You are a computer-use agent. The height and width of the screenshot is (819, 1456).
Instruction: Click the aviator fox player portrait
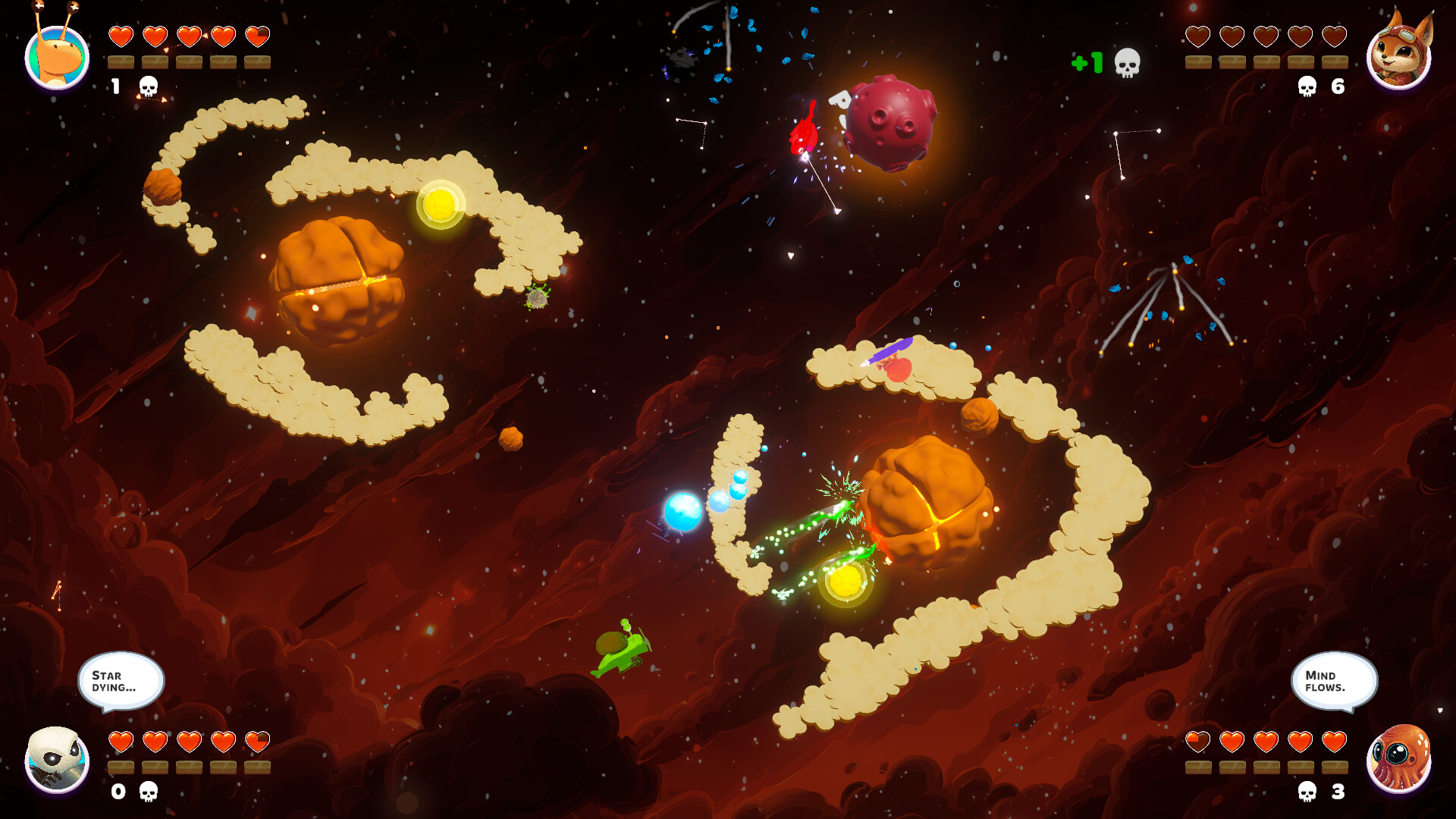point(1398,55)
